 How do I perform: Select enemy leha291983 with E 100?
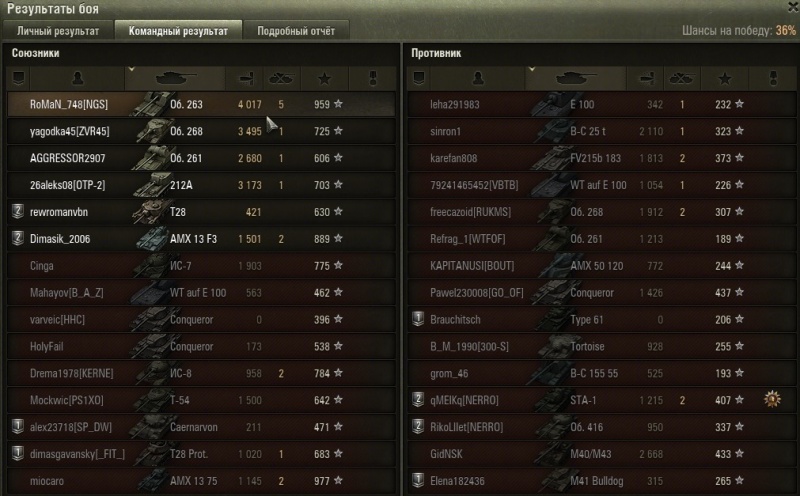(600, 104)
